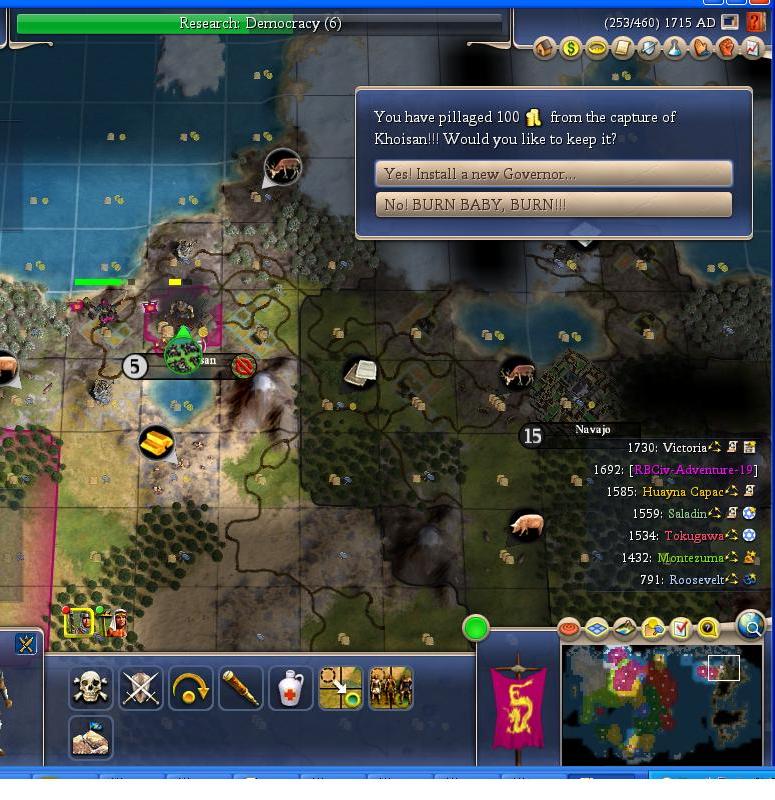Click the curved yellow arrow unit action
Screen dimensions: 775x800
click(191, 688)
